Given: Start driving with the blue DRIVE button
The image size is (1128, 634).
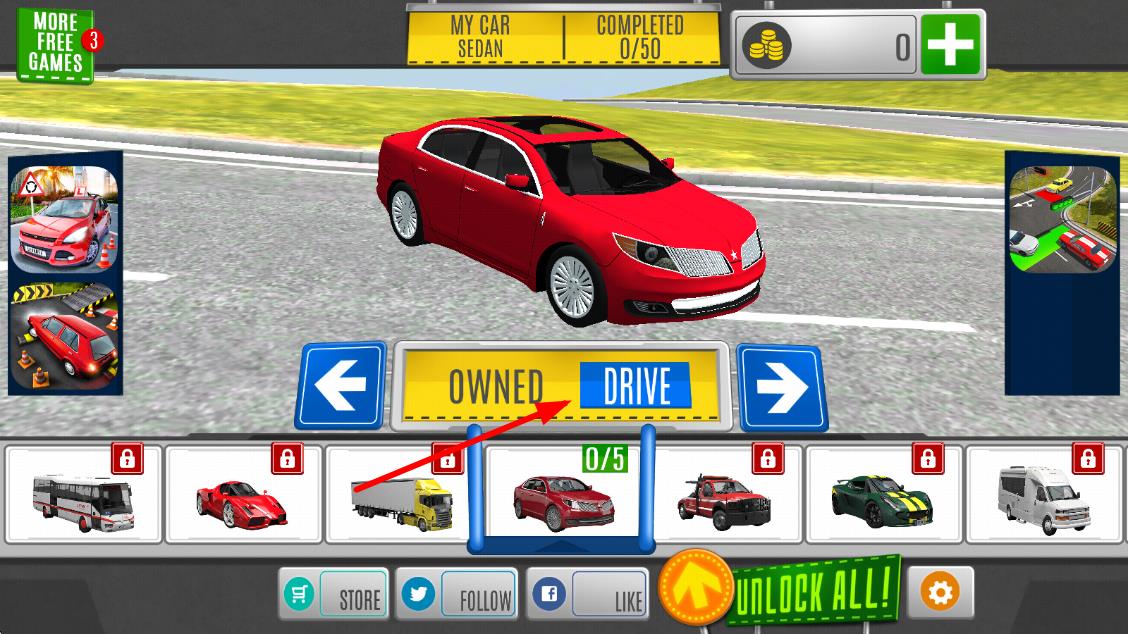Looking at the screenshot, I should [x=635, y=385].
